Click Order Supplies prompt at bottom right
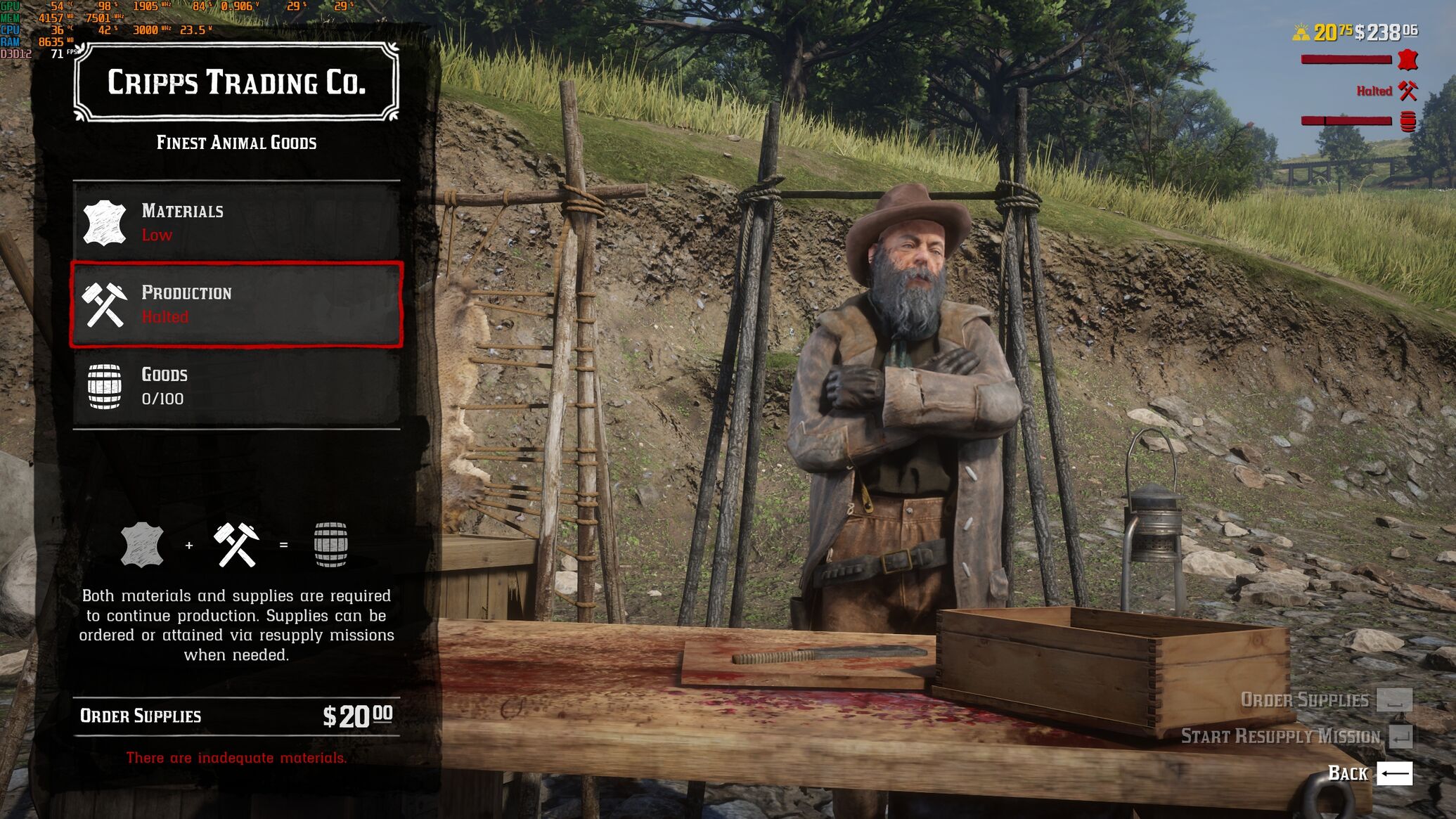The image size is (1456, 819). [1325, 699]
